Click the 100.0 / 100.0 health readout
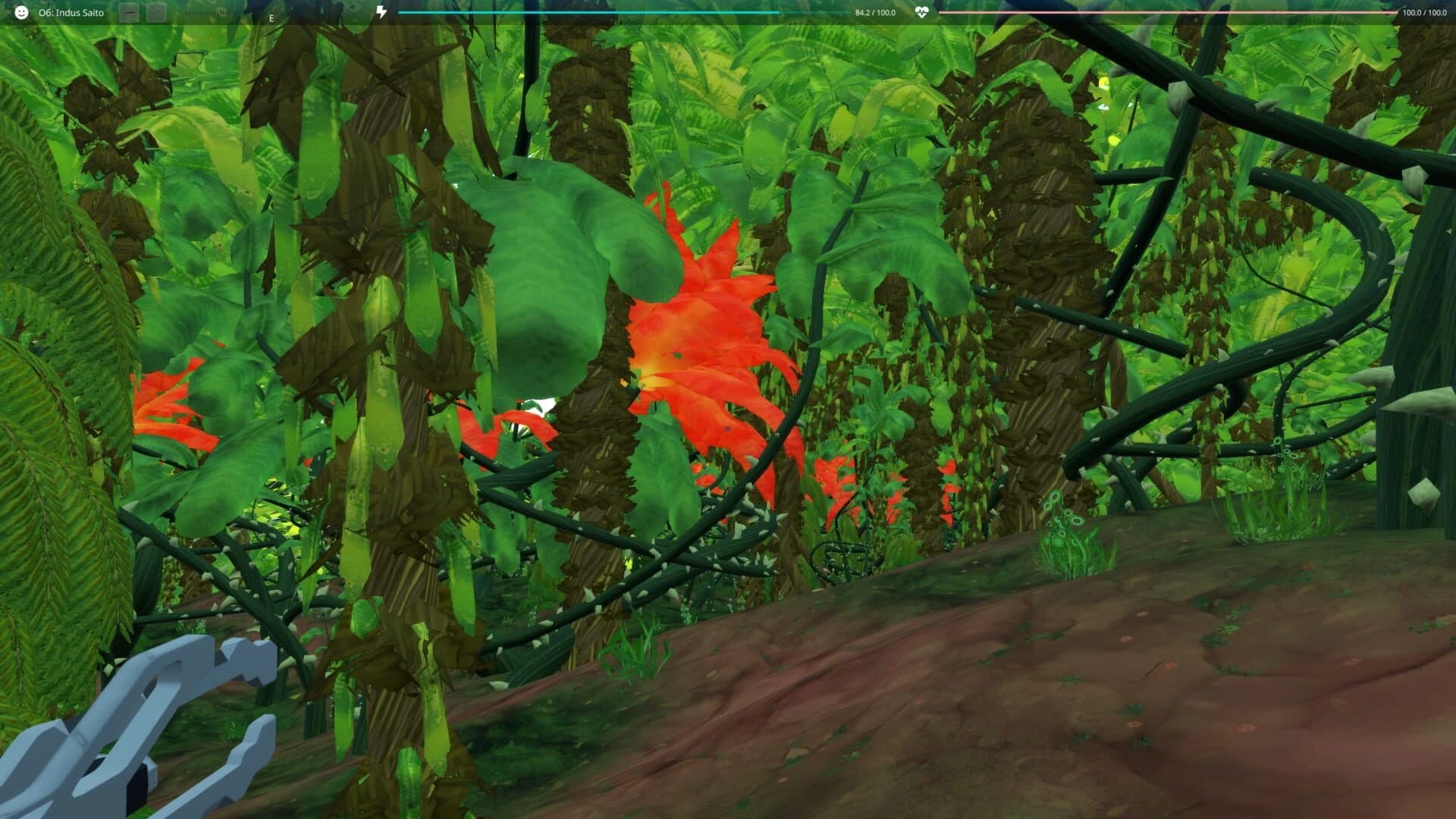 click(1422, 12)
